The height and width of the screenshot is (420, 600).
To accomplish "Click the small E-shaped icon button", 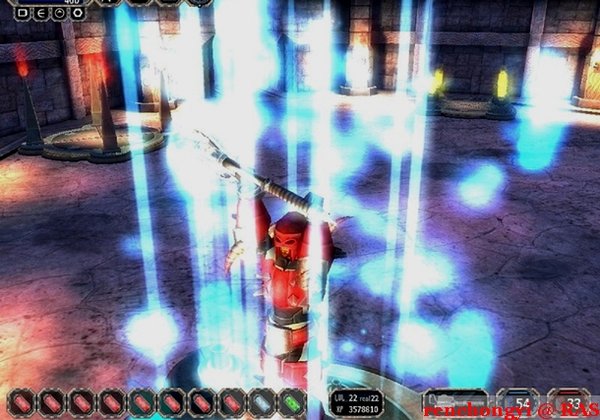I will (x=41, y=14).
